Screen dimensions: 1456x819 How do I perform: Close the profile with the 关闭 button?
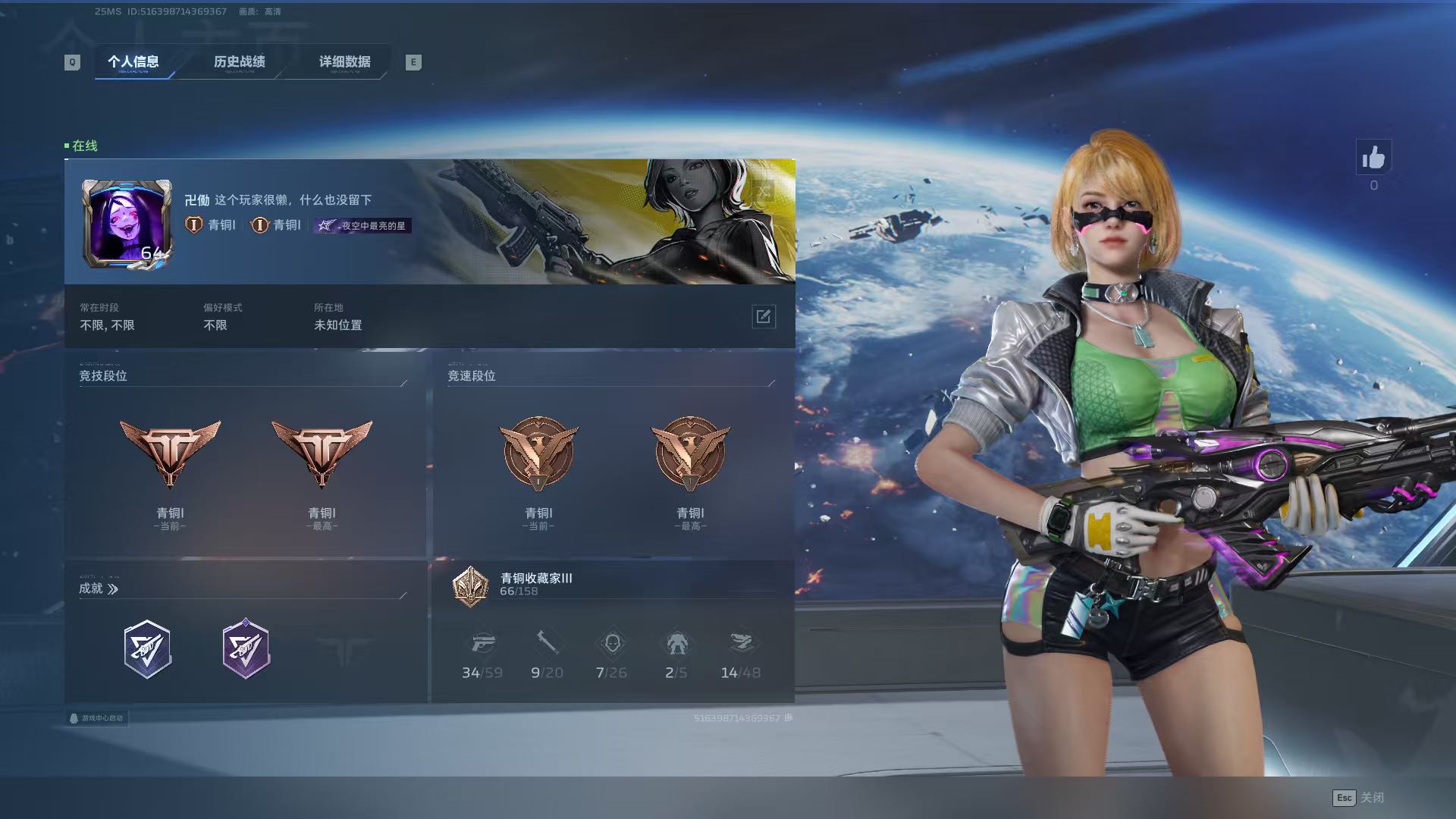click(x=1358, y=797)
